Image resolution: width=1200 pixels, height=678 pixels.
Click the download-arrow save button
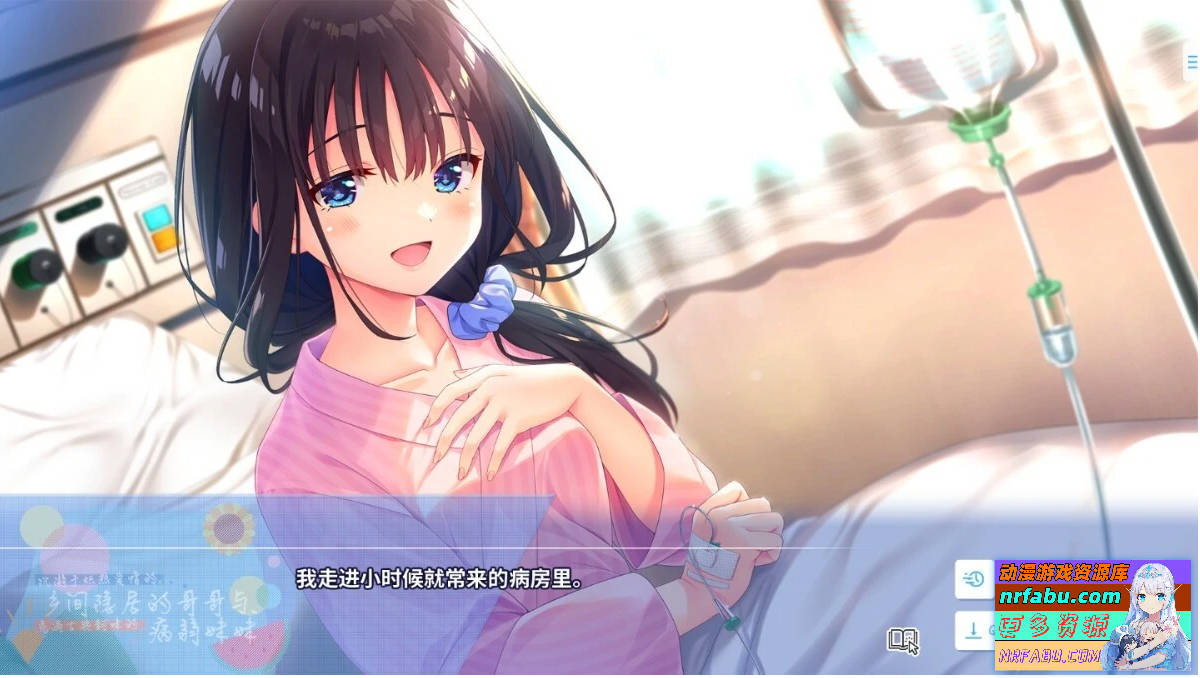tap(973, 630)
